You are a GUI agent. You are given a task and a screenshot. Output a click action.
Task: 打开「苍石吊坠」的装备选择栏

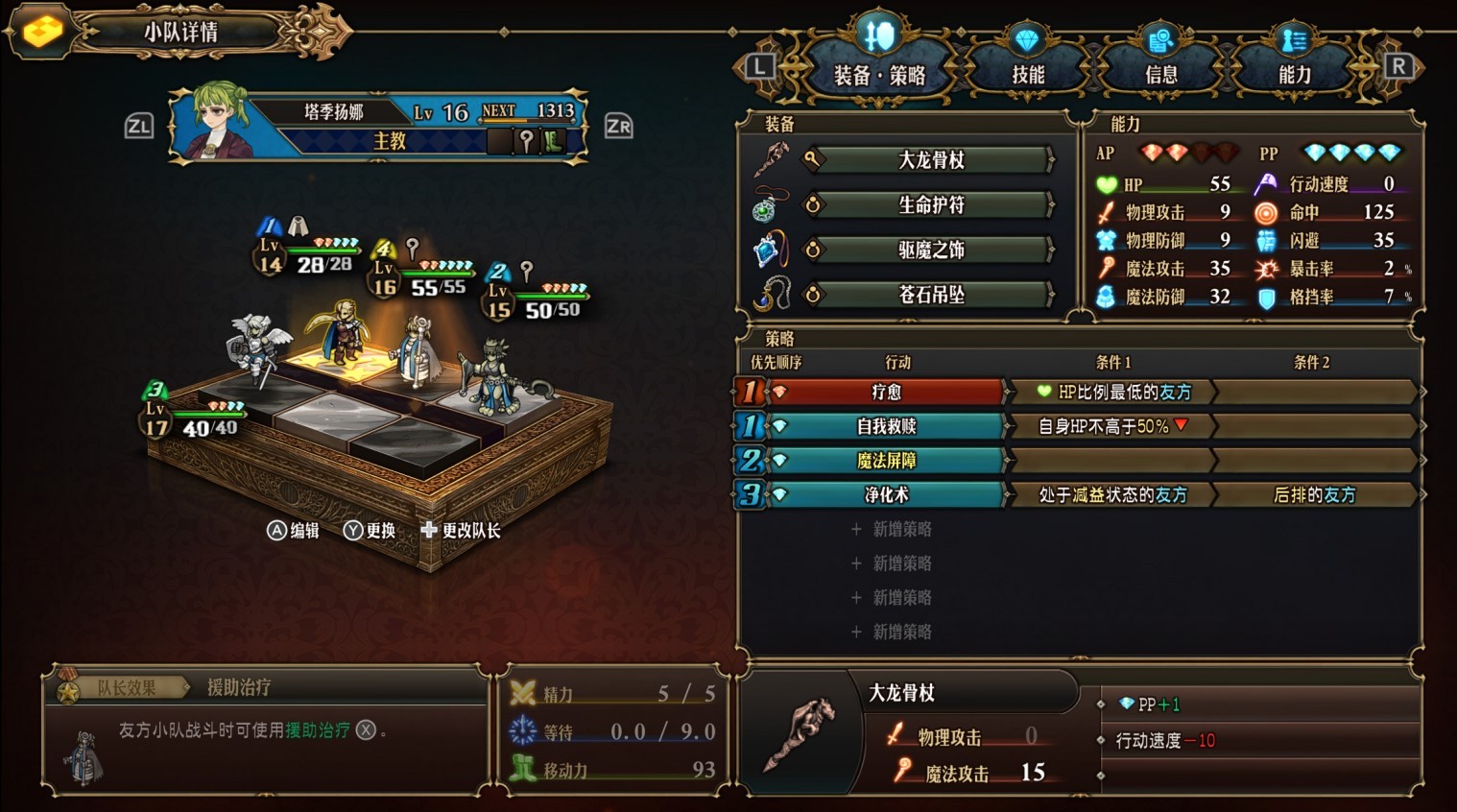(931, 295)
